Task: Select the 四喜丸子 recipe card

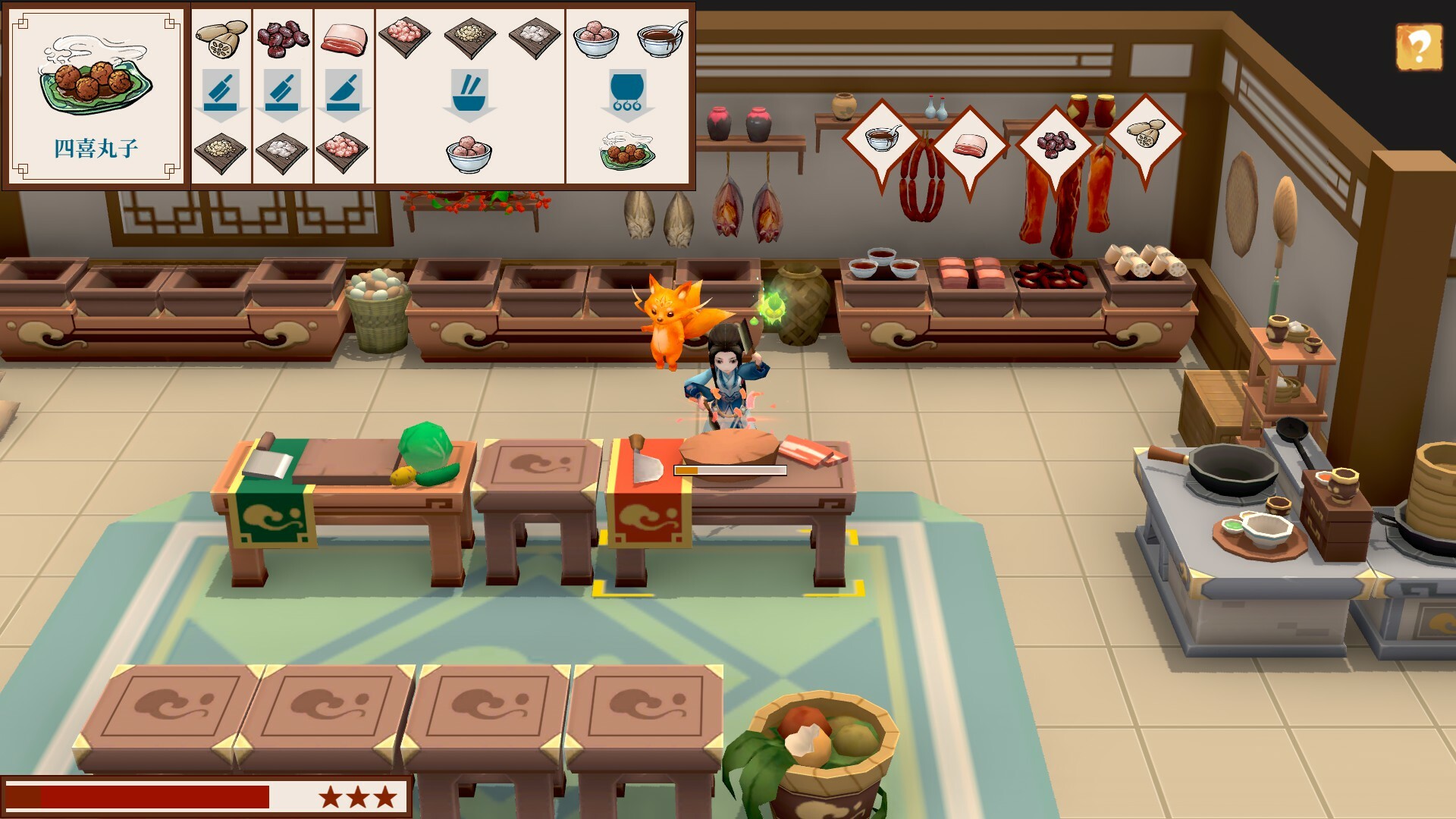Action: [x=96, y=95]
